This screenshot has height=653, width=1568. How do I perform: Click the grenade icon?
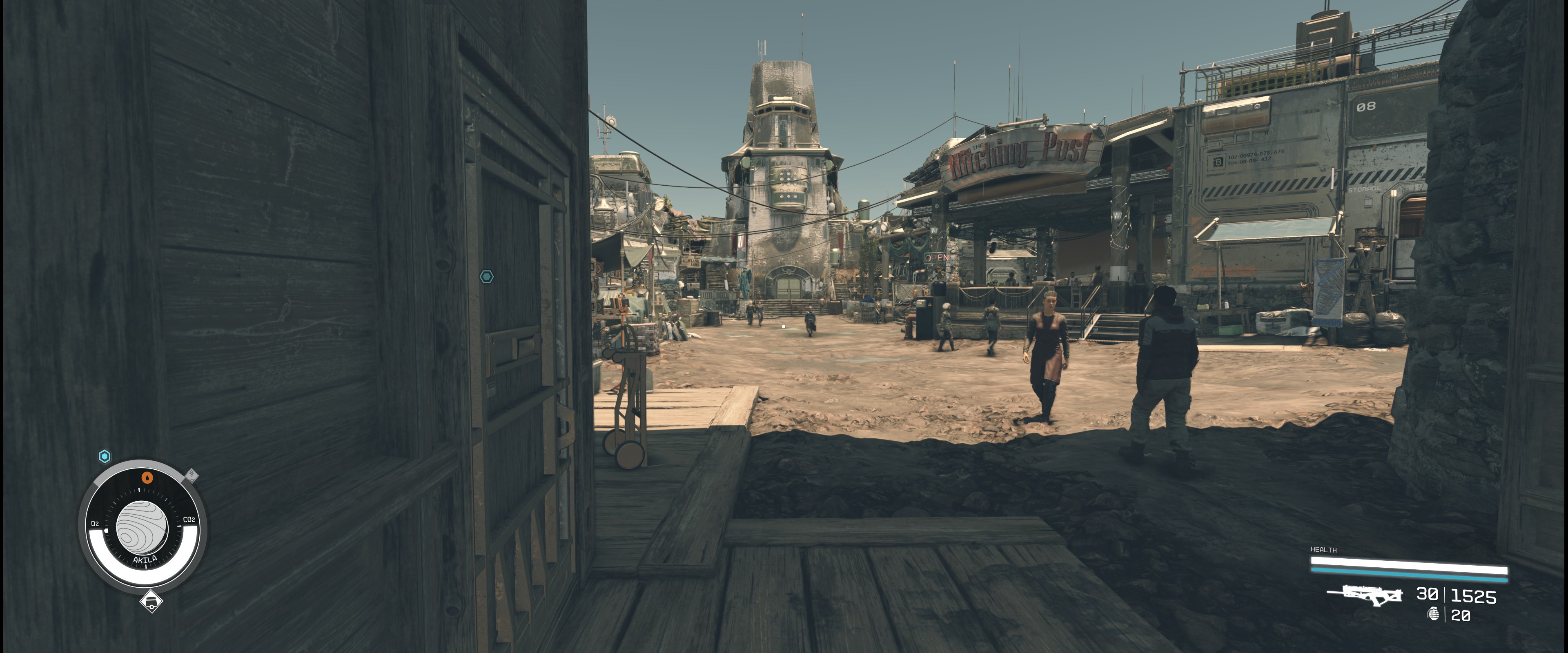pyautogui.click(x=1434, y=615)
